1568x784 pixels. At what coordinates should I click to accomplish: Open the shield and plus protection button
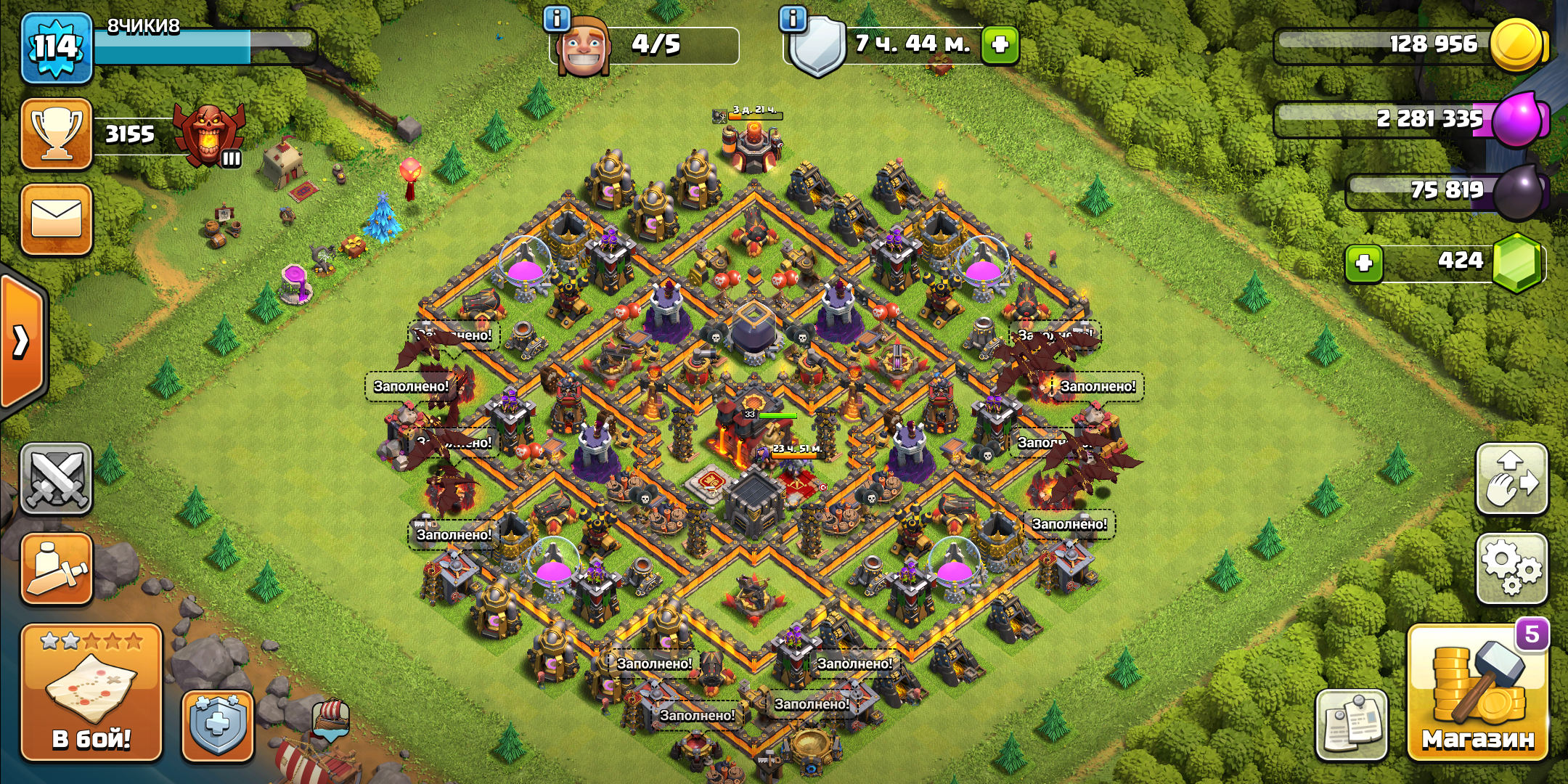coord(217,726)
